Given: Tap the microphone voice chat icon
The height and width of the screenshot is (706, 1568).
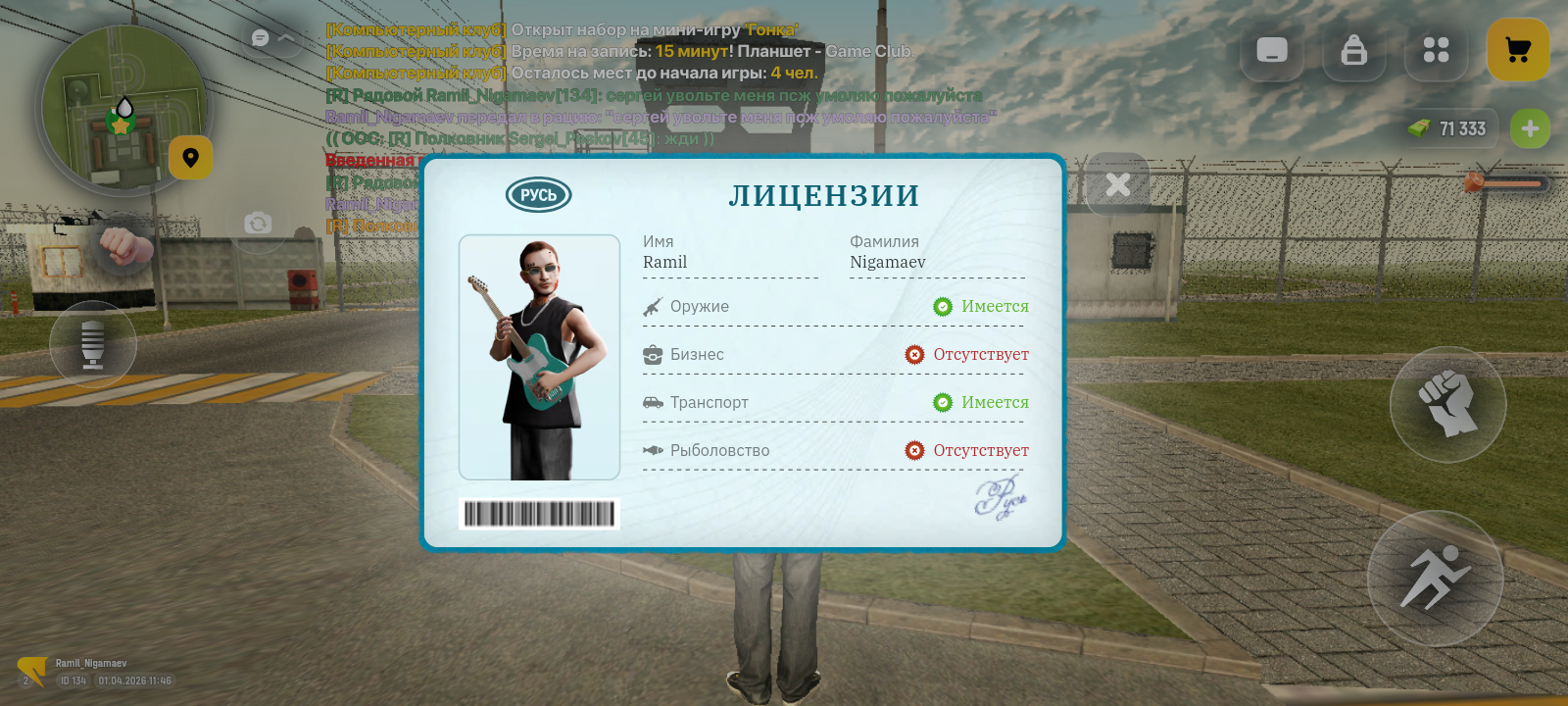Looking at the screenshot, I should coord(95,344).
